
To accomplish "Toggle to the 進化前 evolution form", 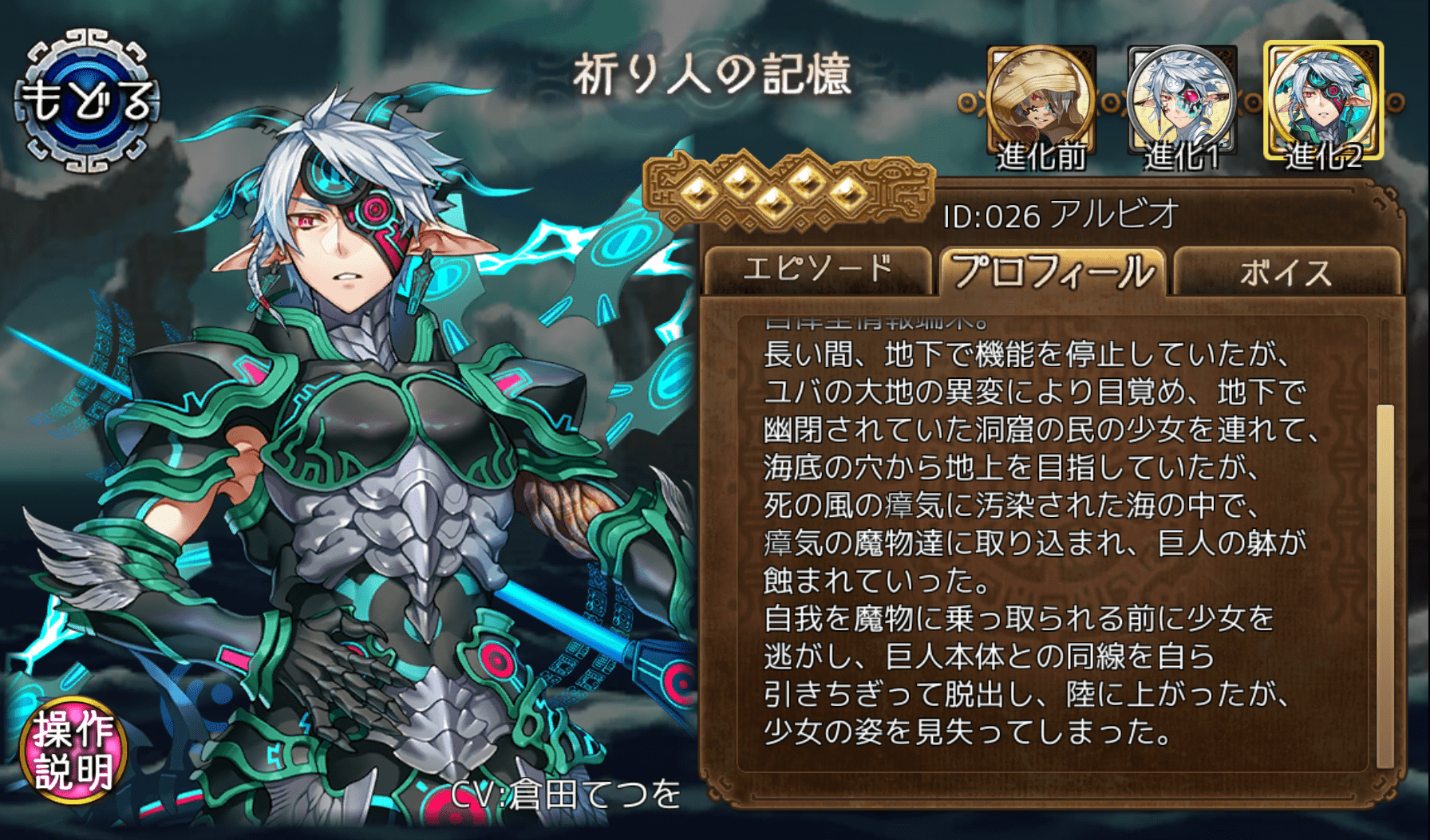I will tap(1040, 100).
